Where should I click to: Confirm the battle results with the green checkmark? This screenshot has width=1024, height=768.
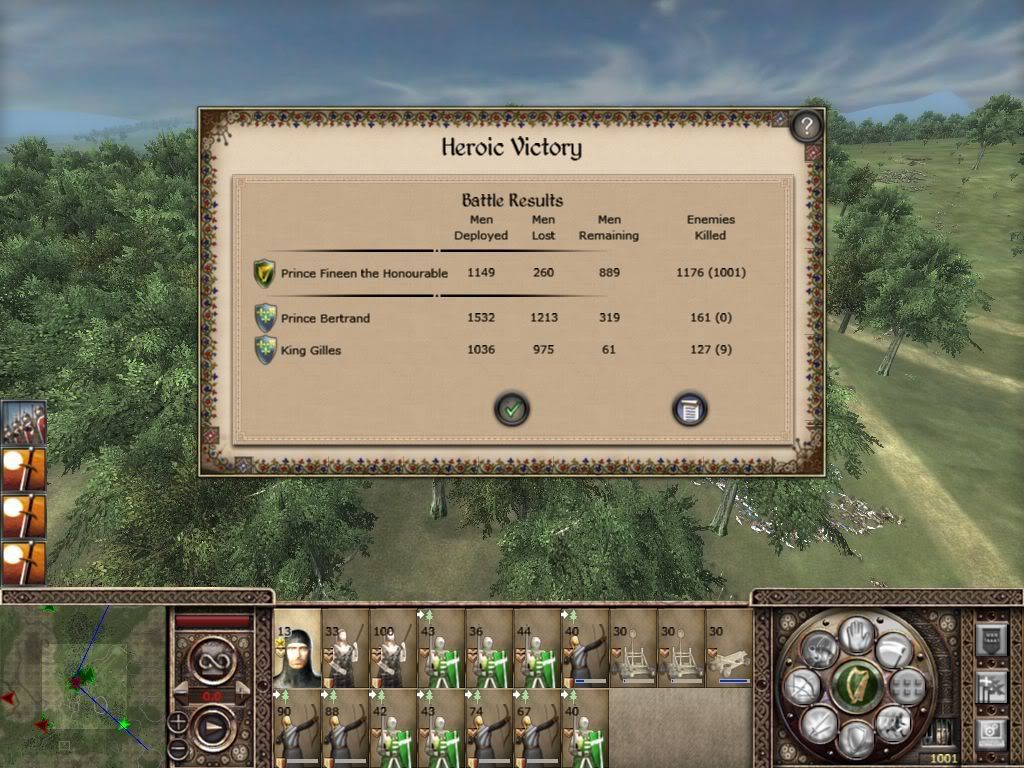pos(512,408)
